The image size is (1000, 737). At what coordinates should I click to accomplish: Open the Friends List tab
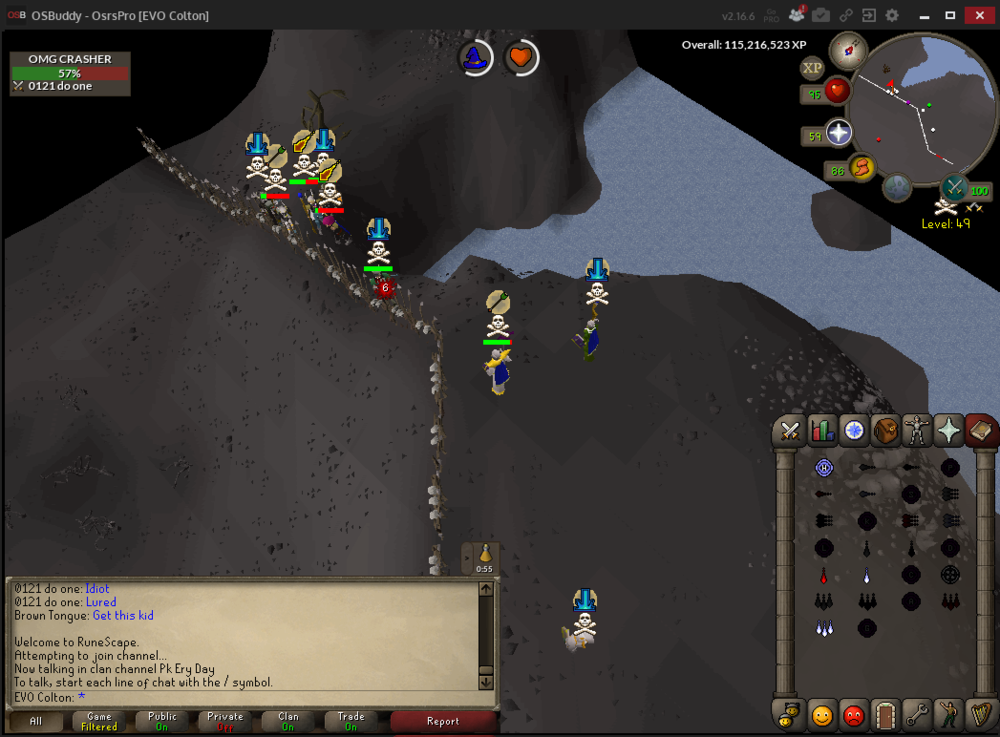821,716
